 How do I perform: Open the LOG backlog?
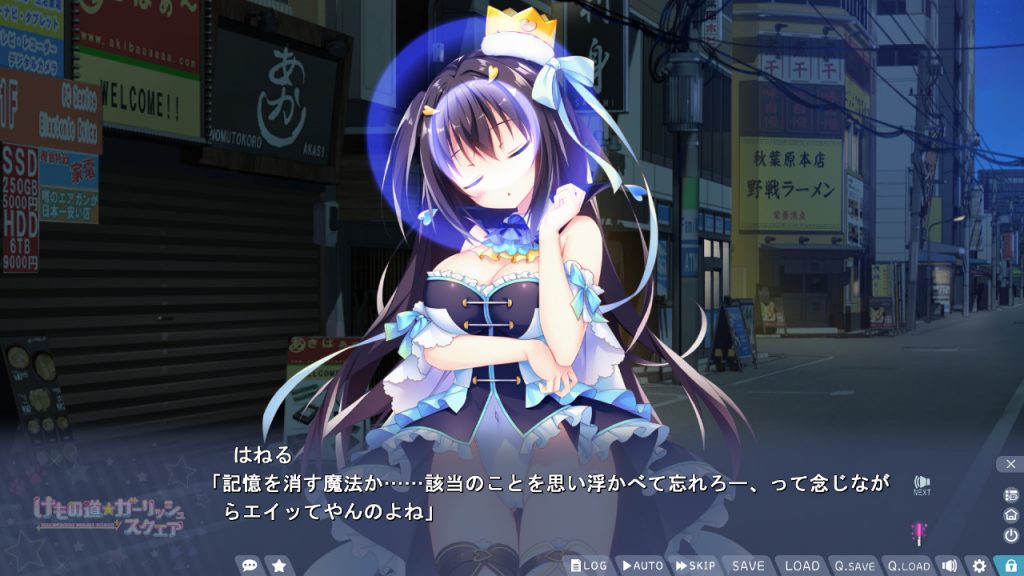click(589, 566)
